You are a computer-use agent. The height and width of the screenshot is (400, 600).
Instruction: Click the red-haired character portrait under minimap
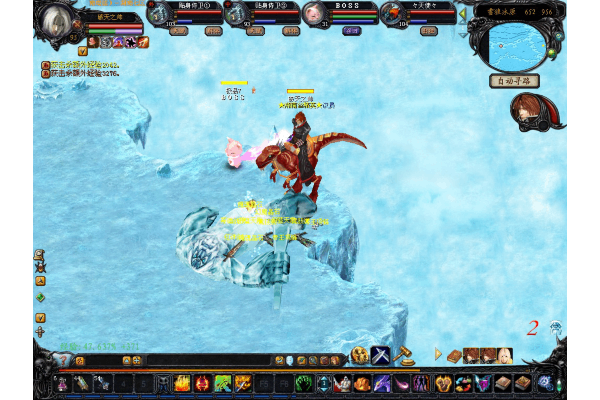(530, 109)
